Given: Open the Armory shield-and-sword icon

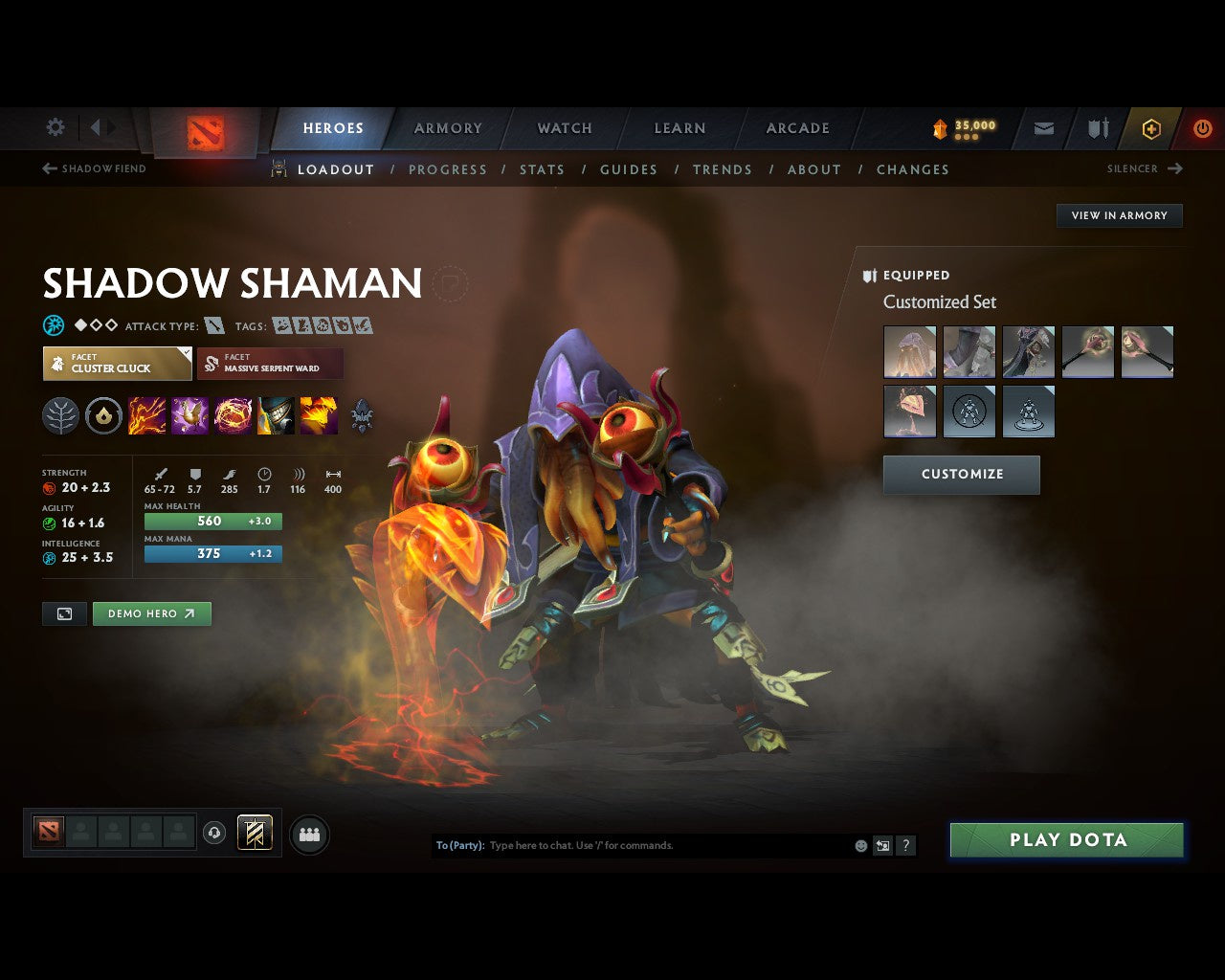Looking at the screenshot, I should pos(1096,127).
